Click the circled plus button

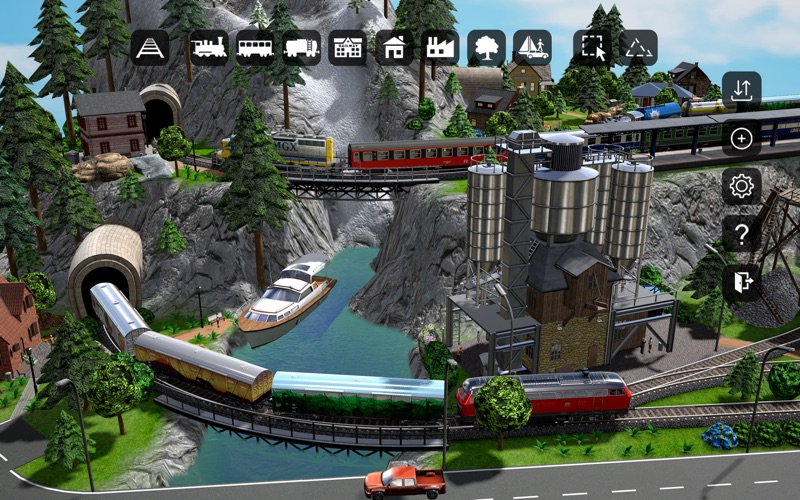tap(741, 138)
